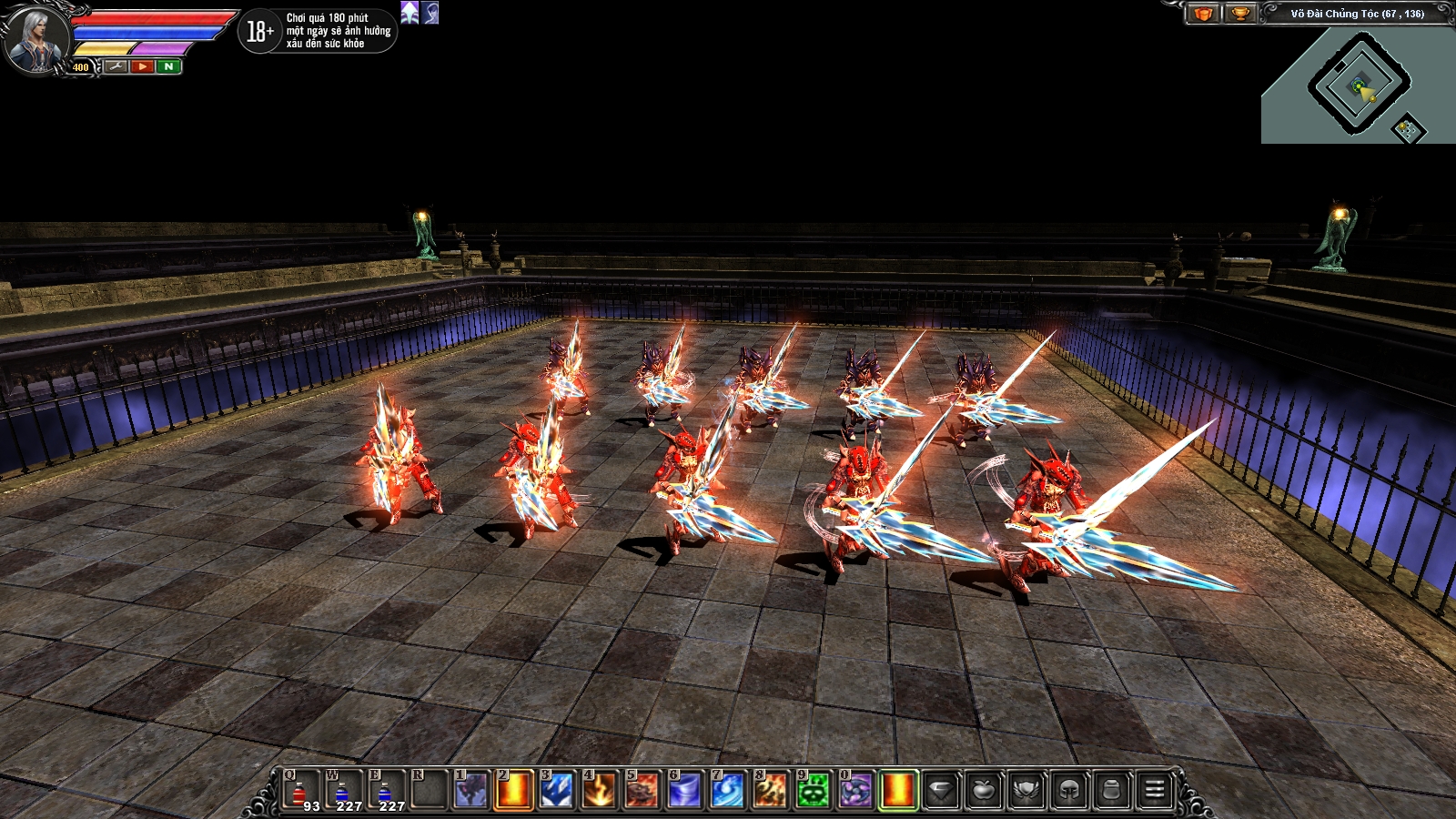Cast the blue ice shard skill in slot 3
This screenshot has width=1456, height=819.
point(556,791)
